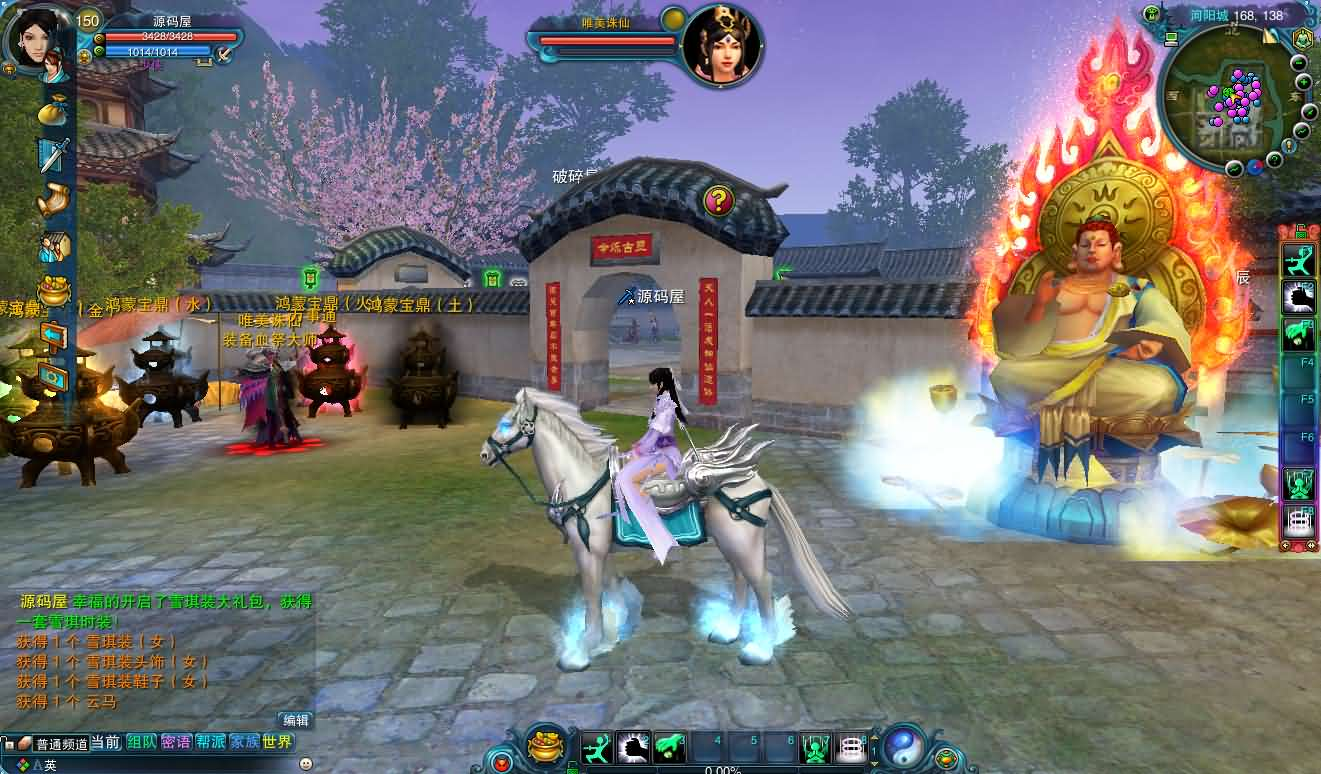
Task: Use the white fist skill in slot 2
Action: point(634,747)
